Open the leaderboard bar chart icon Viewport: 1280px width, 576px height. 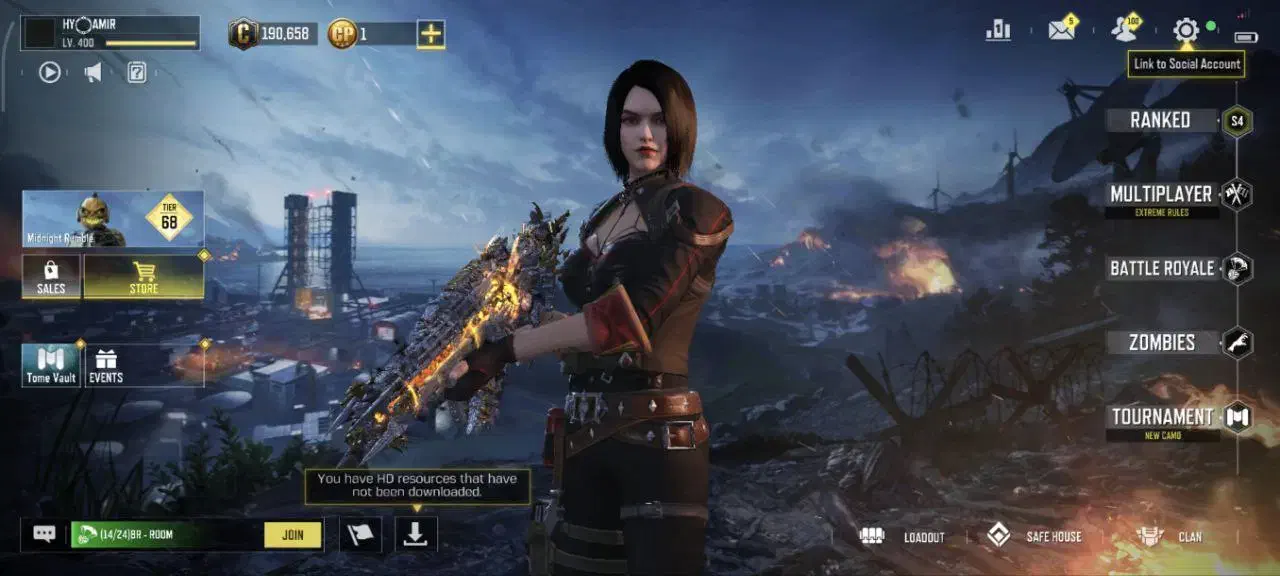pyautogui.click(x=998, y=30)
